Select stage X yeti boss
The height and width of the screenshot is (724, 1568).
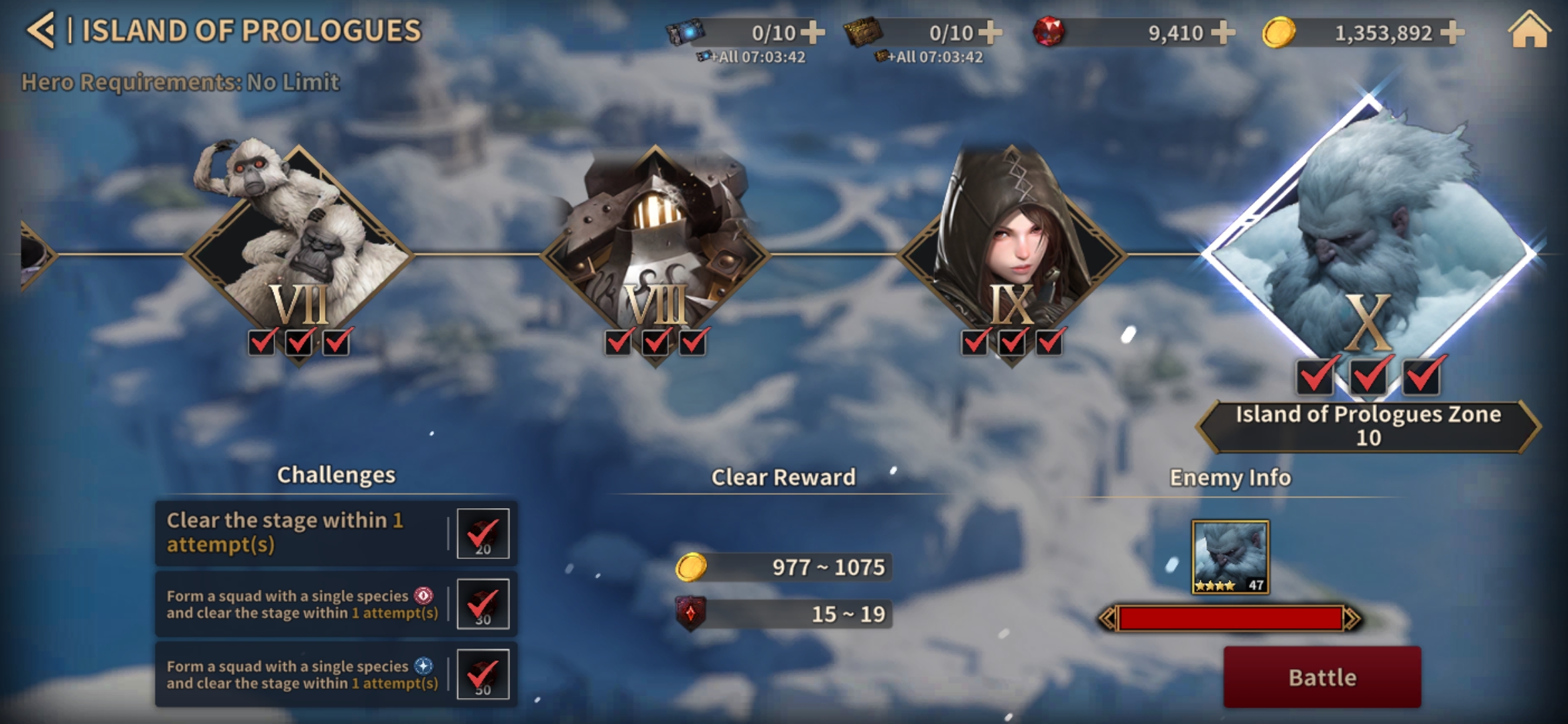1368,248
